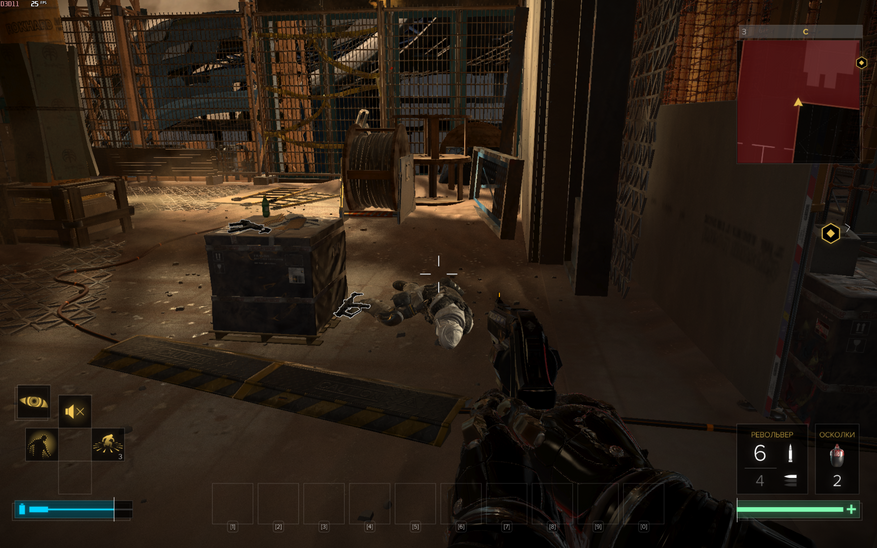Select the Револьвер weapon panel
The image size is (877, 548).
click(x=772, y=459)
